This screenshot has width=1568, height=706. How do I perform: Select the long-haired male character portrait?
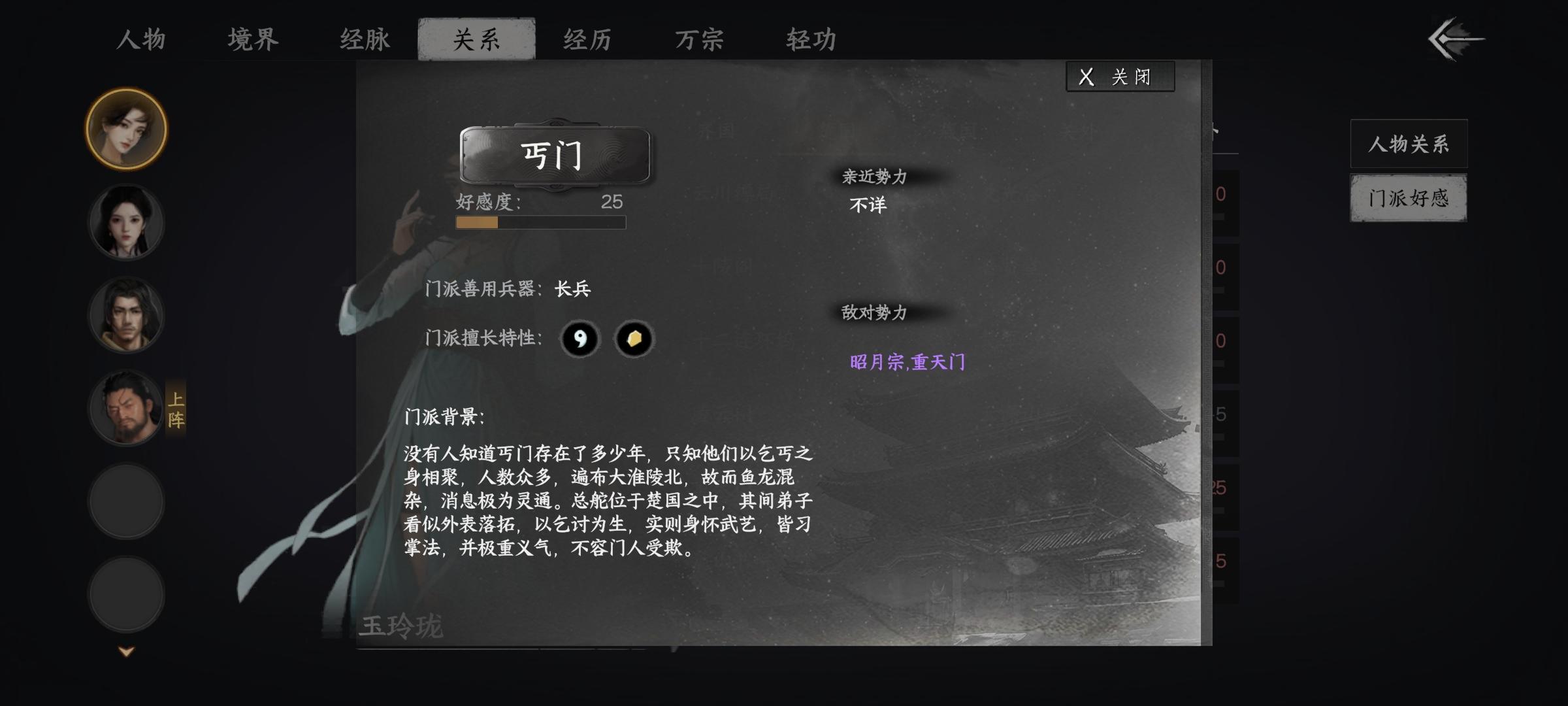click(x=125, y=316)
